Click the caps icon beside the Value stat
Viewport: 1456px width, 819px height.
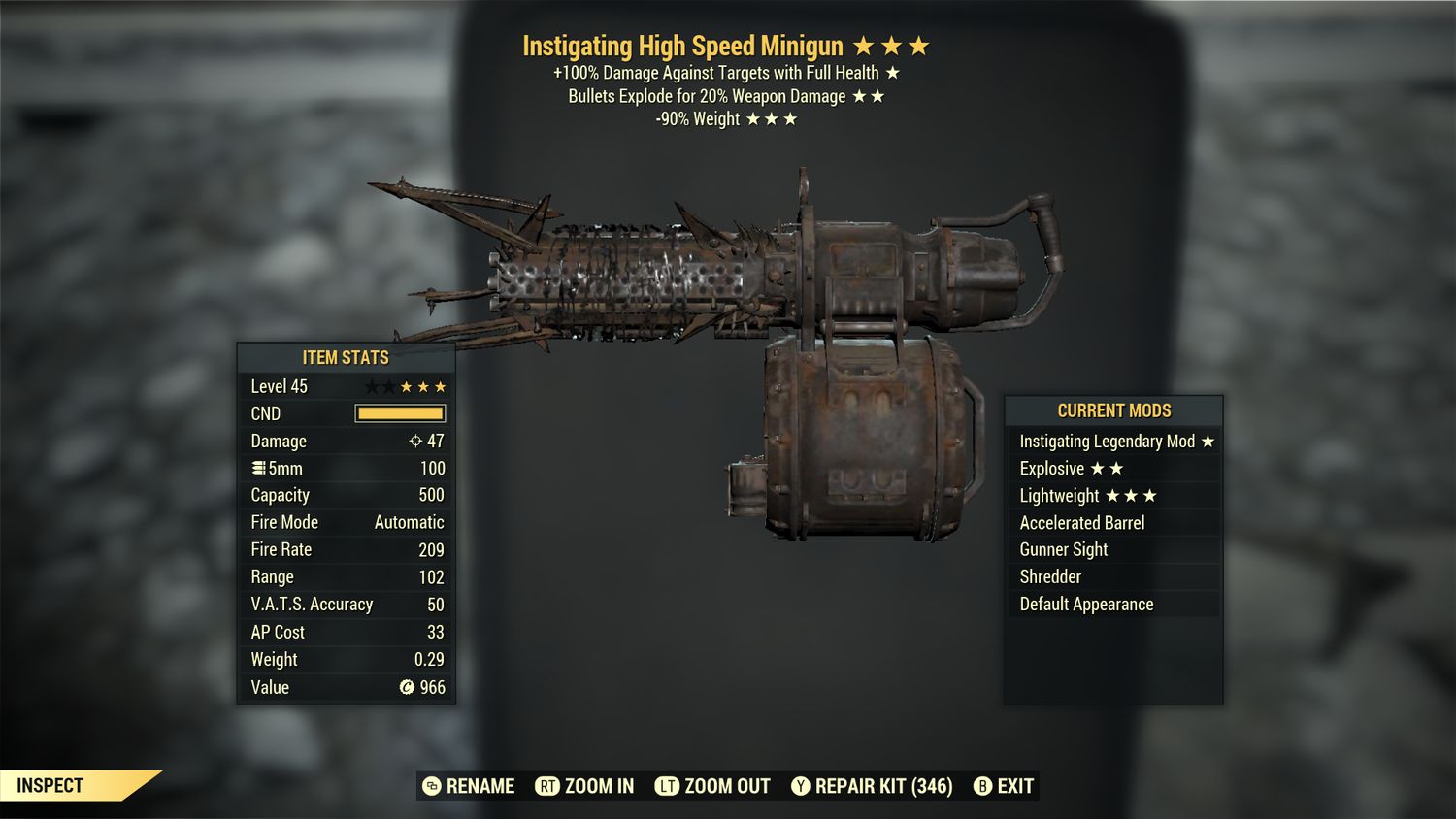coord(408,687)
